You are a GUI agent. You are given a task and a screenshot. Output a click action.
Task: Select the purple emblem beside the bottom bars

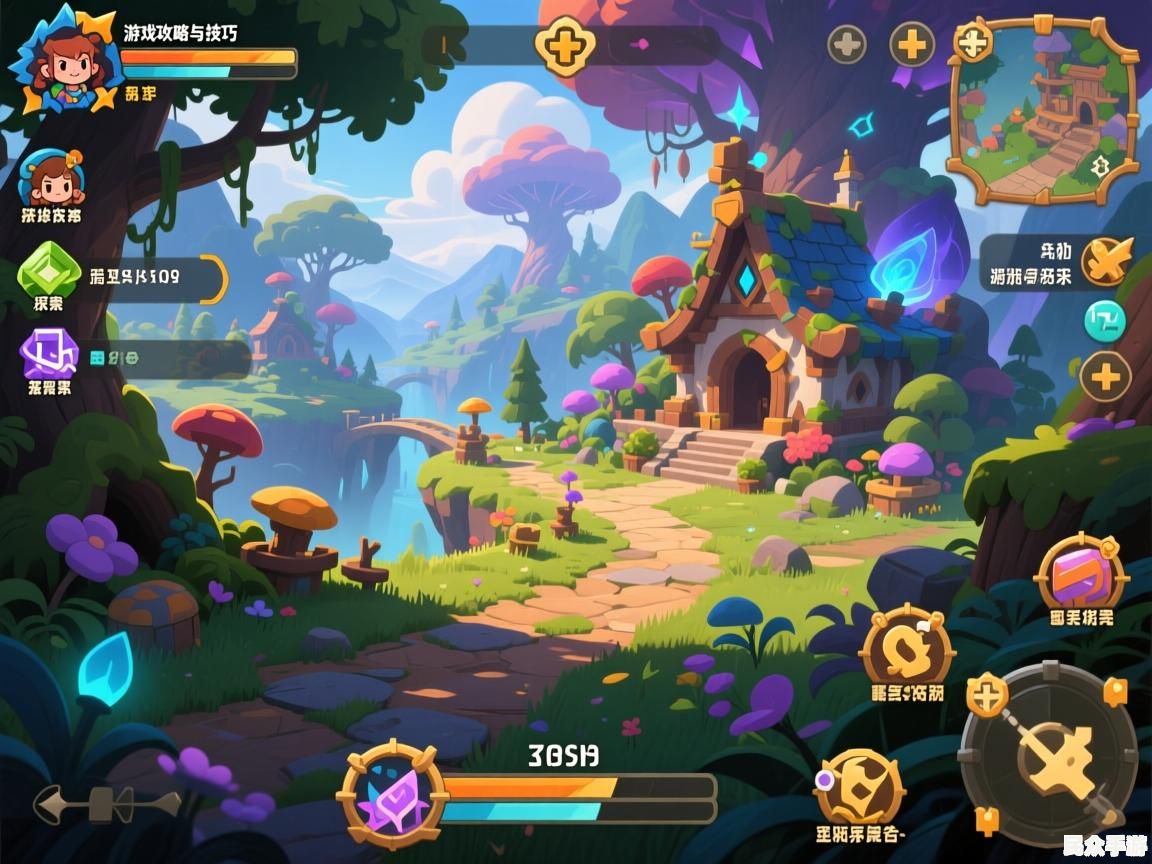392,796
